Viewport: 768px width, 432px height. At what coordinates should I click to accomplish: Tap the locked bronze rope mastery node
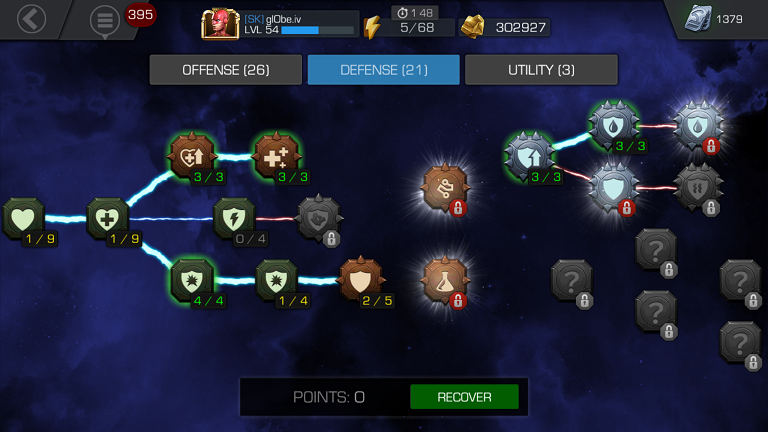coord(445,188)
